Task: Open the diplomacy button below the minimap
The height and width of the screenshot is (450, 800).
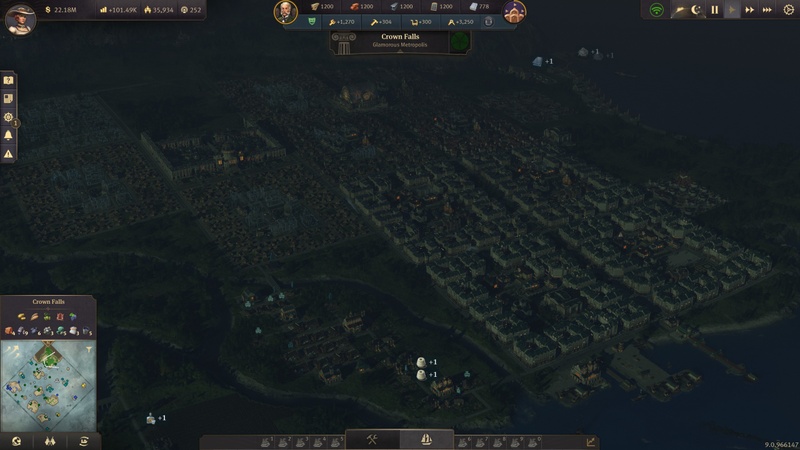Action: (48, 441)
